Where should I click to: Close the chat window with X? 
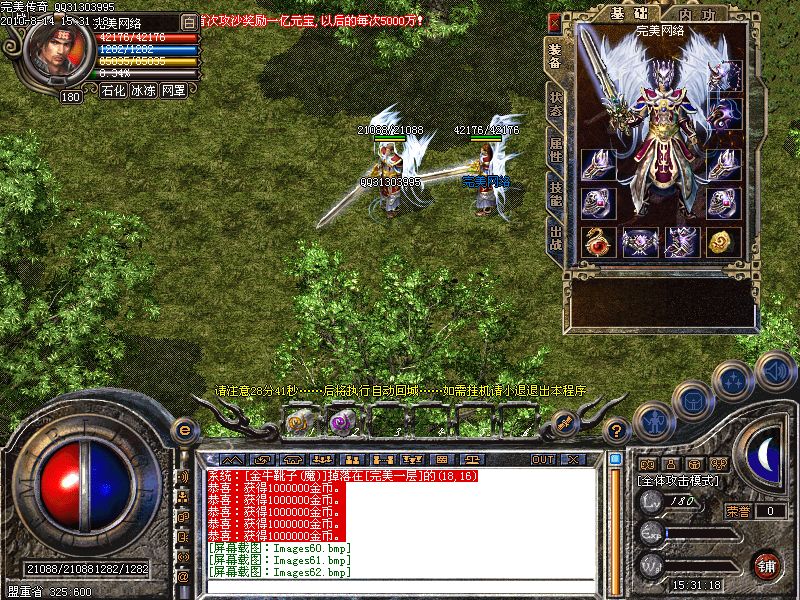point(572,460)
